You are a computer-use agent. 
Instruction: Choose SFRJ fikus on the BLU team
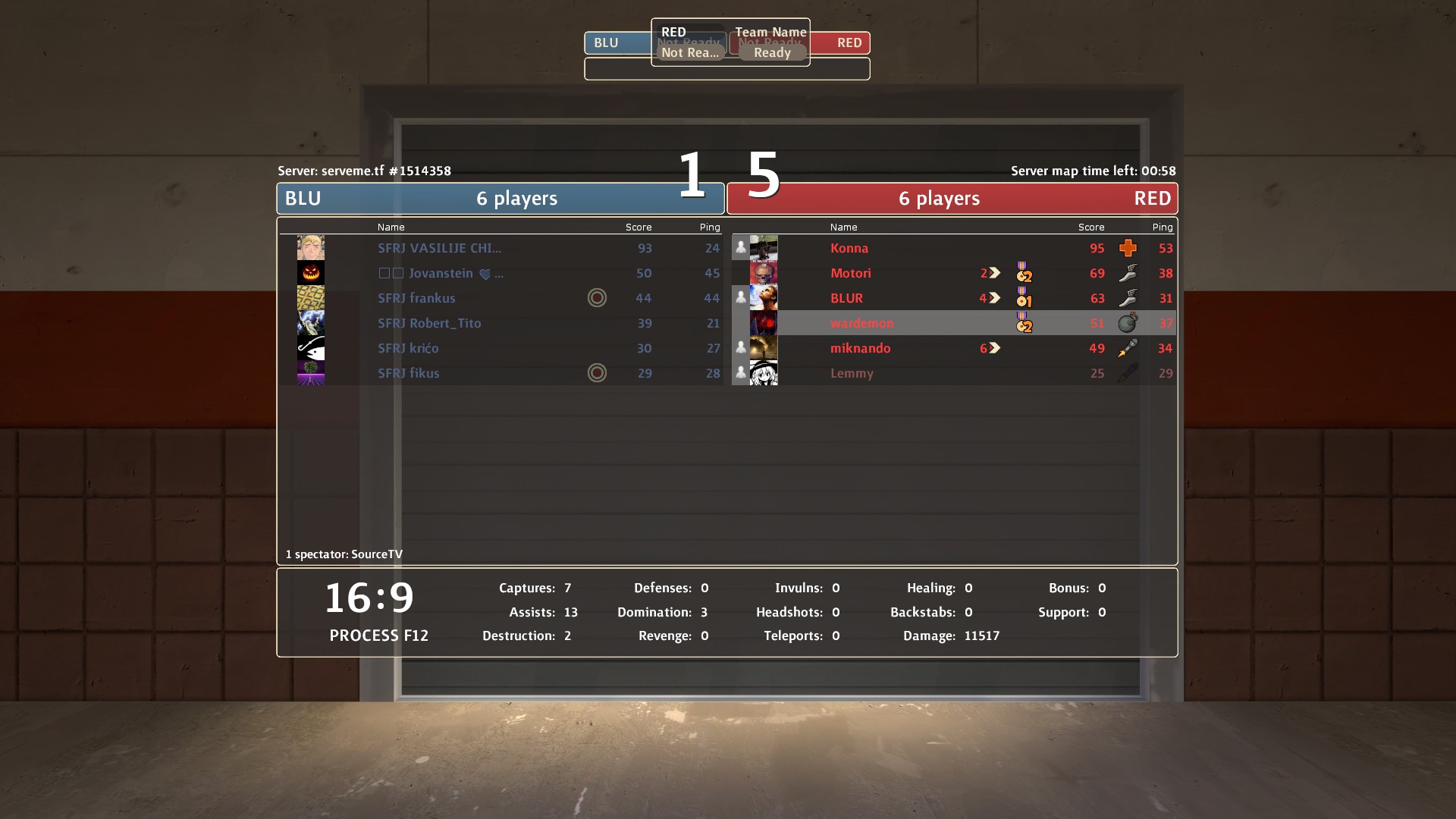coord(408,373)
